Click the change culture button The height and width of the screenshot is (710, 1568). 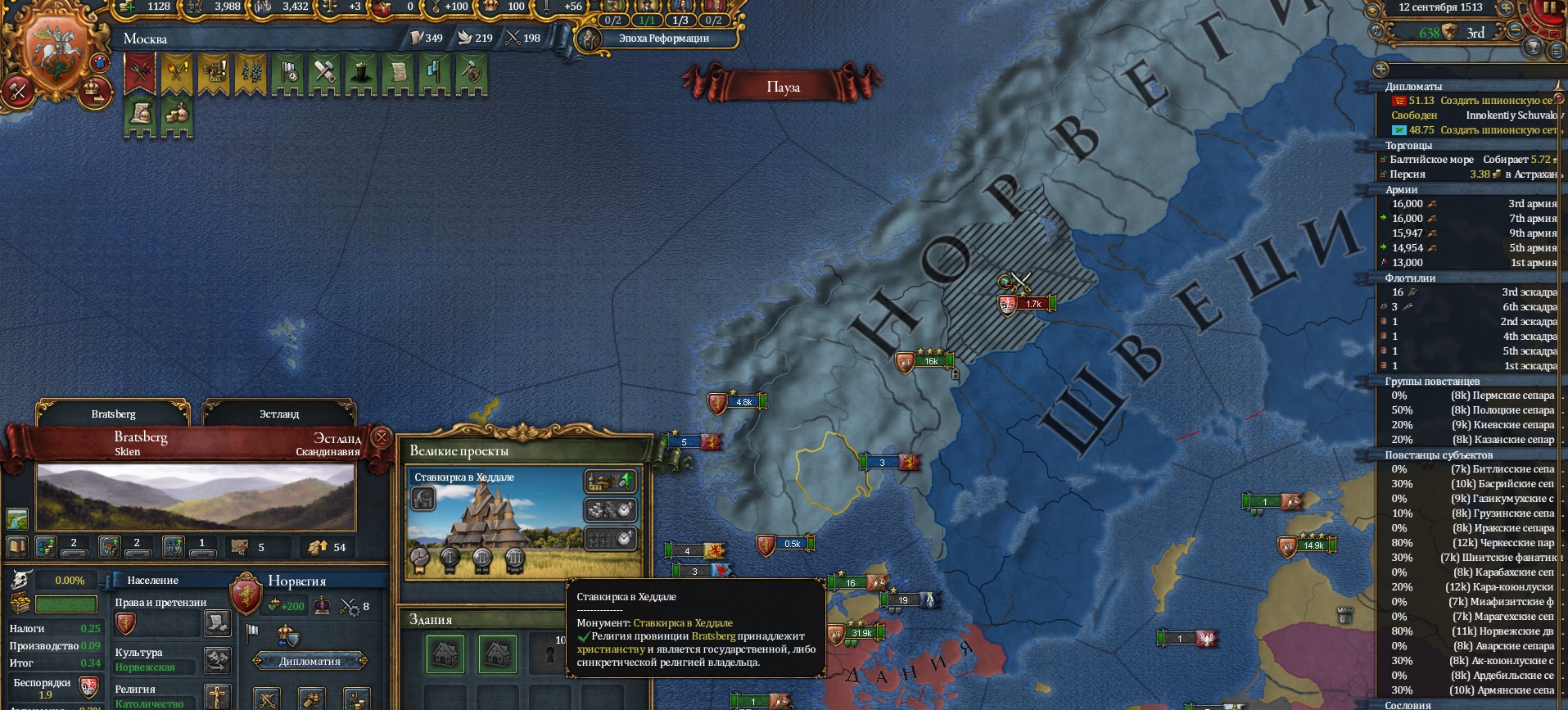(x=217, y=659)
